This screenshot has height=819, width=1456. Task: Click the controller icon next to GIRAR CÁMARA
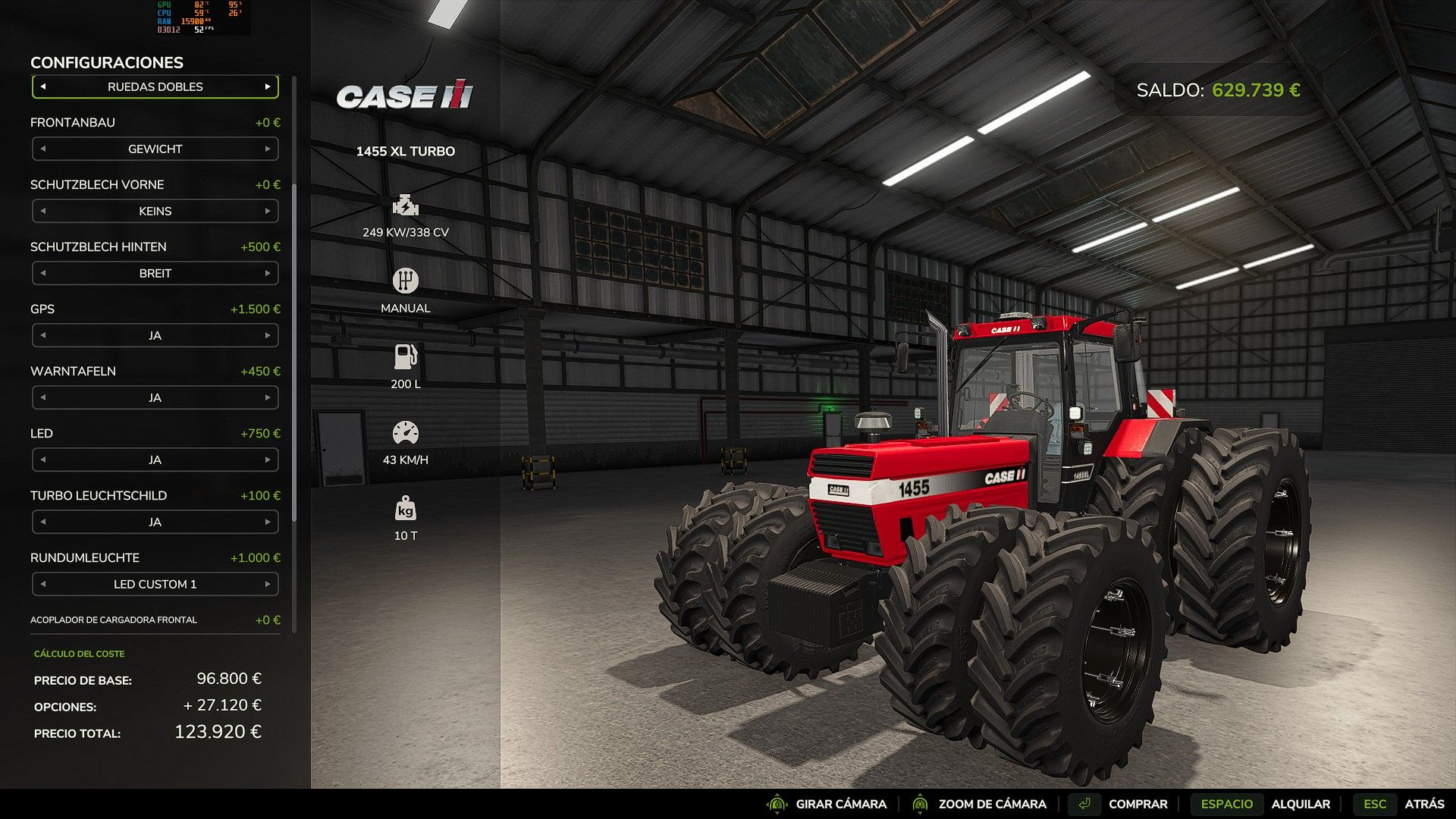777,804
